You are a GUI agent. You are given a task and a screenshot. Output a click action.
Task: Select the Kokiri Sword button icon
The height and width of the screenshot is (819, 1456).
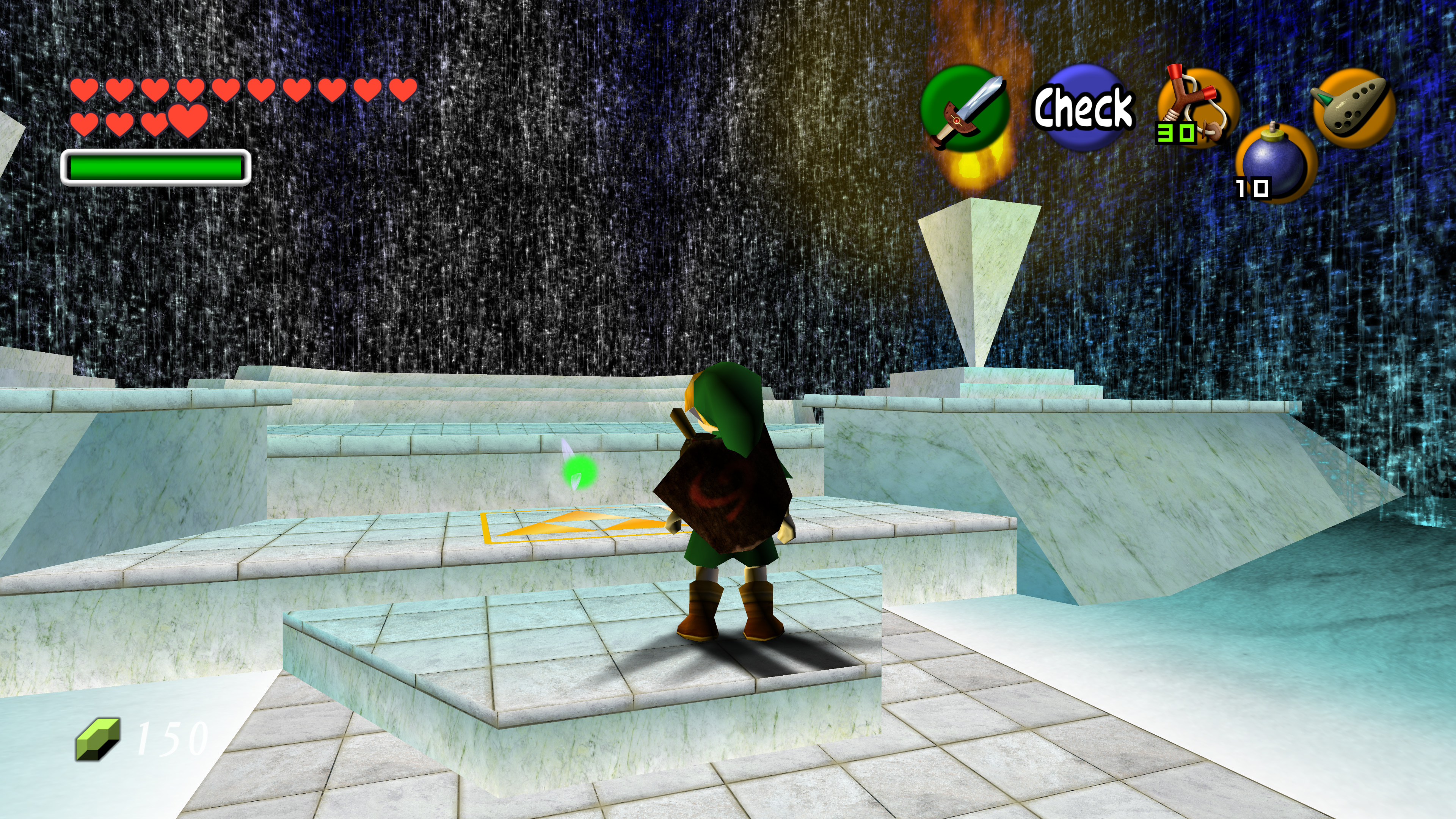point(965,108)
